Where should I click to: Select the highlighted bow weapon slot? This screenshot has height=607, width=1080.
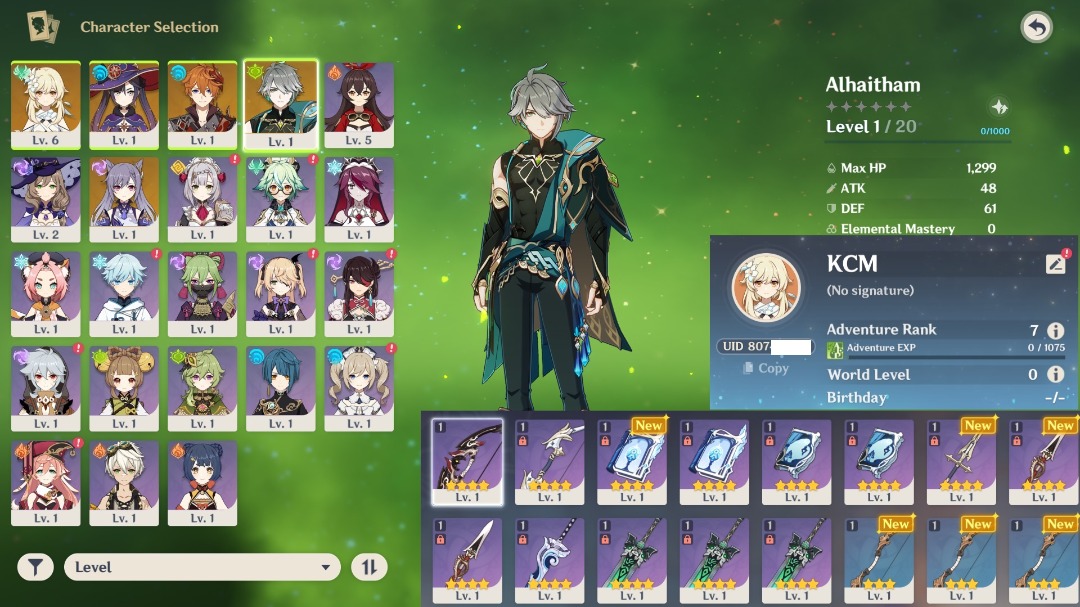467,461
